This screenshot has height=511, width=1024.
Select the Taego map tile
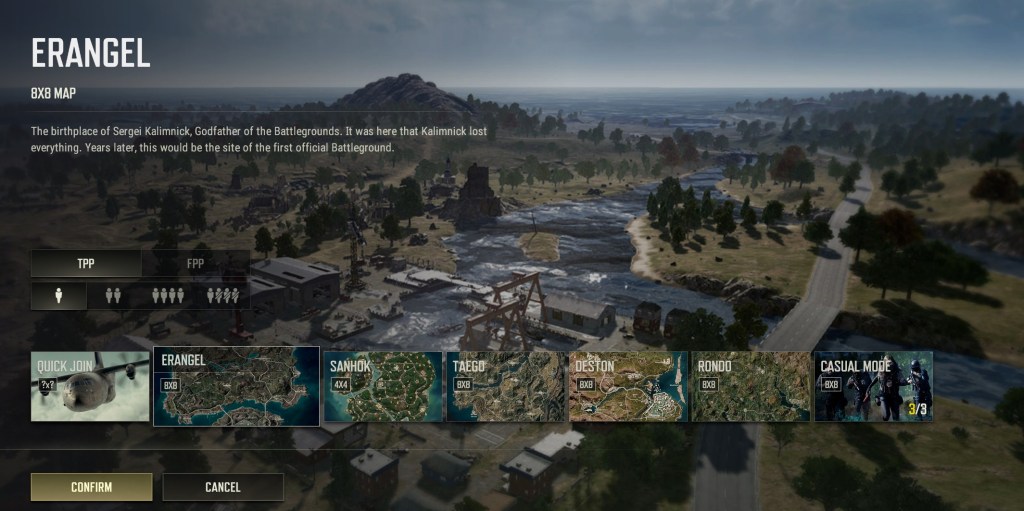pos(505,386)
